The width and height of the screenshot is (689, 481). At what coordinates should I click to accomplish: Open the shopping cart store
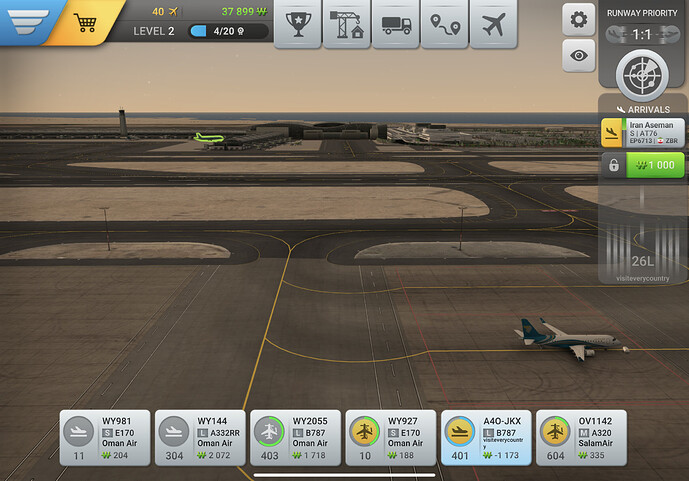coord(86,21)
